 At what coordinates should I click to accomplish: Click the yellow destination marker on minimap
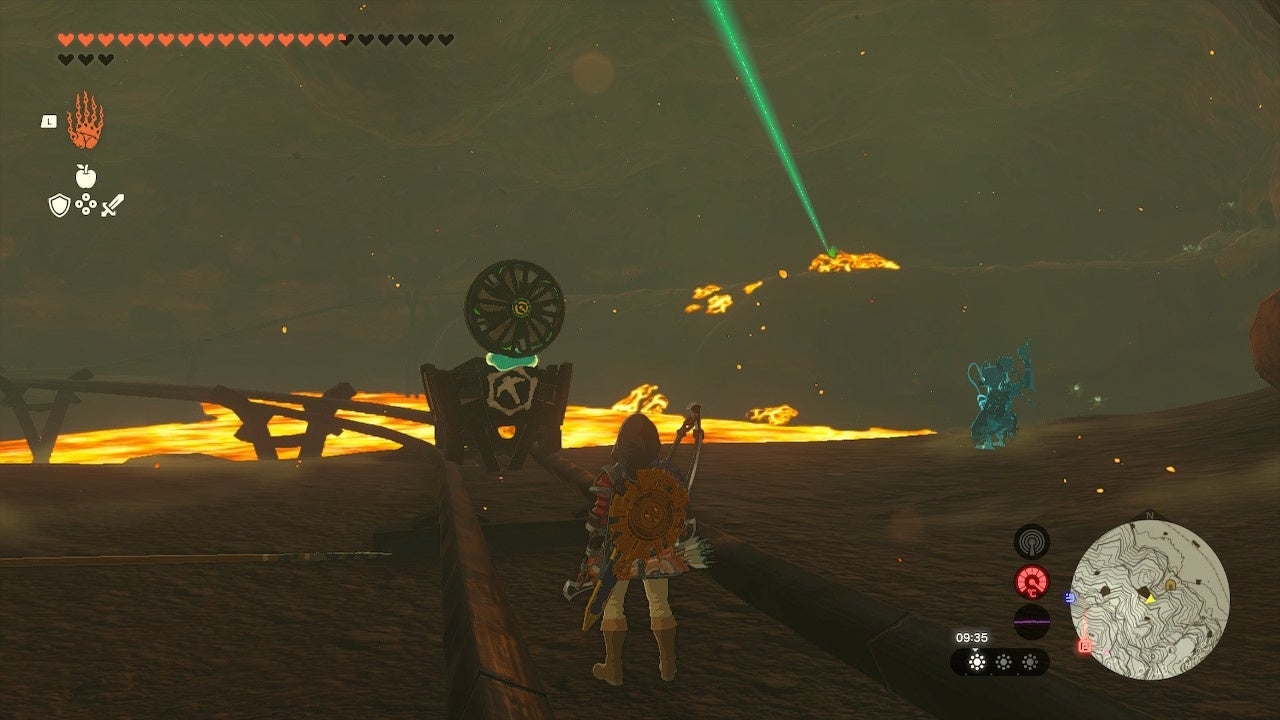pyautogui.click(x=1150, y=599)
